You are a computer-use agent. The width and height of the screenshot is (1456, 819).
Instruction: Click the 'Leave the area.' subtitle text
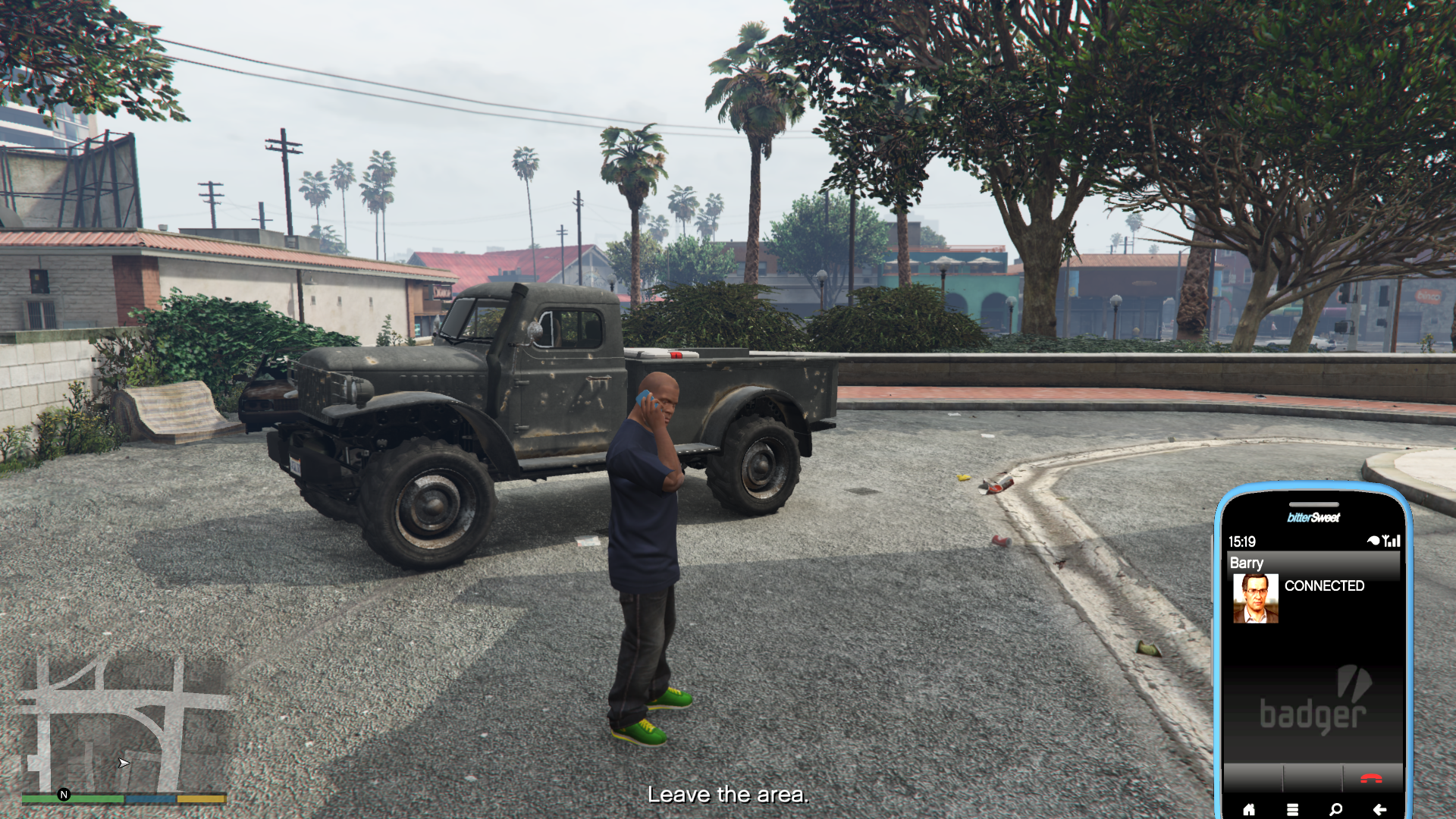click(x=728, y=795)
